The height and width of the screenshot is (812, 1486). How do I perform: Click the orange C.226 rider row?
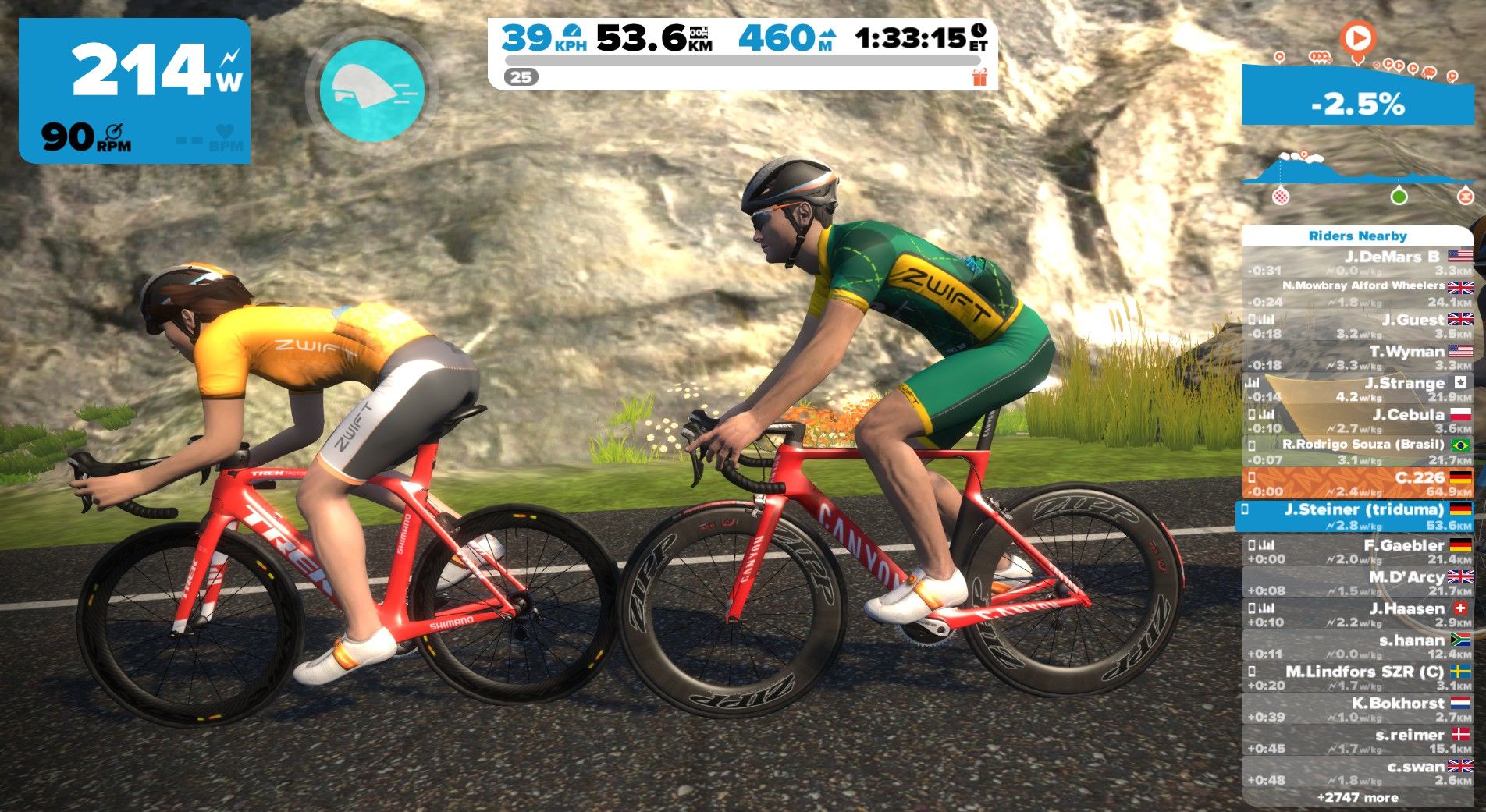click(x=1358, y=484)
